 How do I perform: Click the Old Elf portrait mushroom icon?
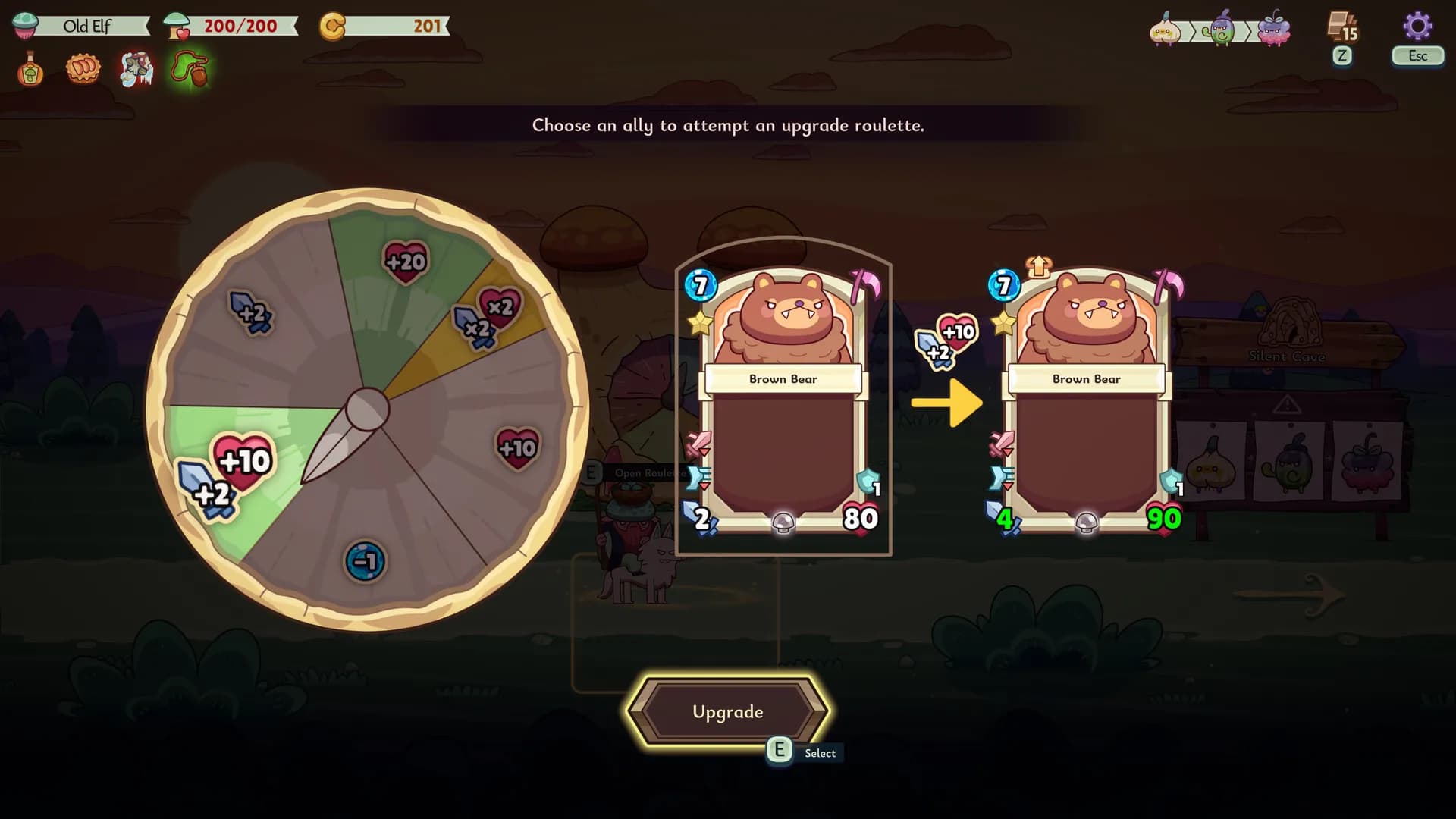[25, 24]
